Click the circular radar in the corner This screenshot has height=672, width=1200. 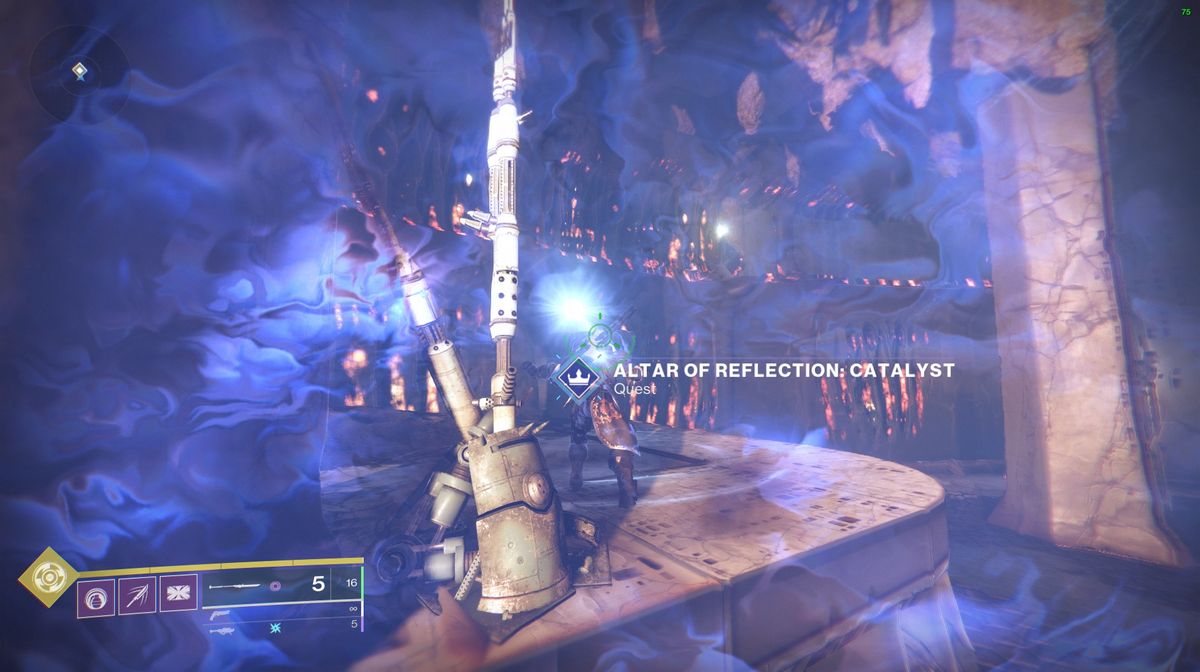tap(79, 71)
